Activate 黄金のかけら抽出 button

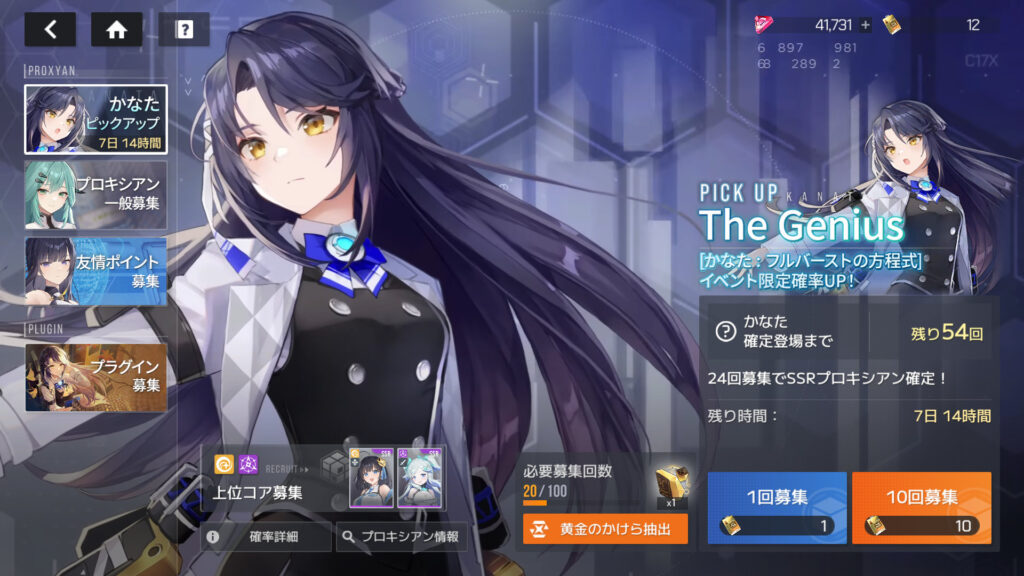[605, 529]
